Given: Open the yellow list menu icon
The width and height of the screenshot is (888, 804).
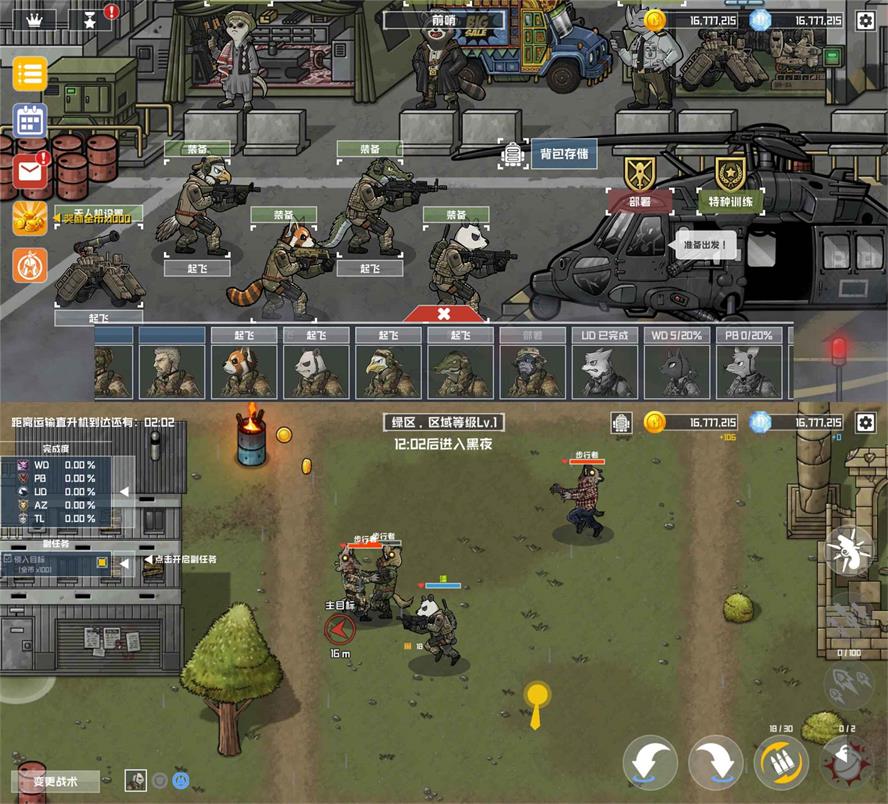Looking at the screenshot, I should click(30, 74).
